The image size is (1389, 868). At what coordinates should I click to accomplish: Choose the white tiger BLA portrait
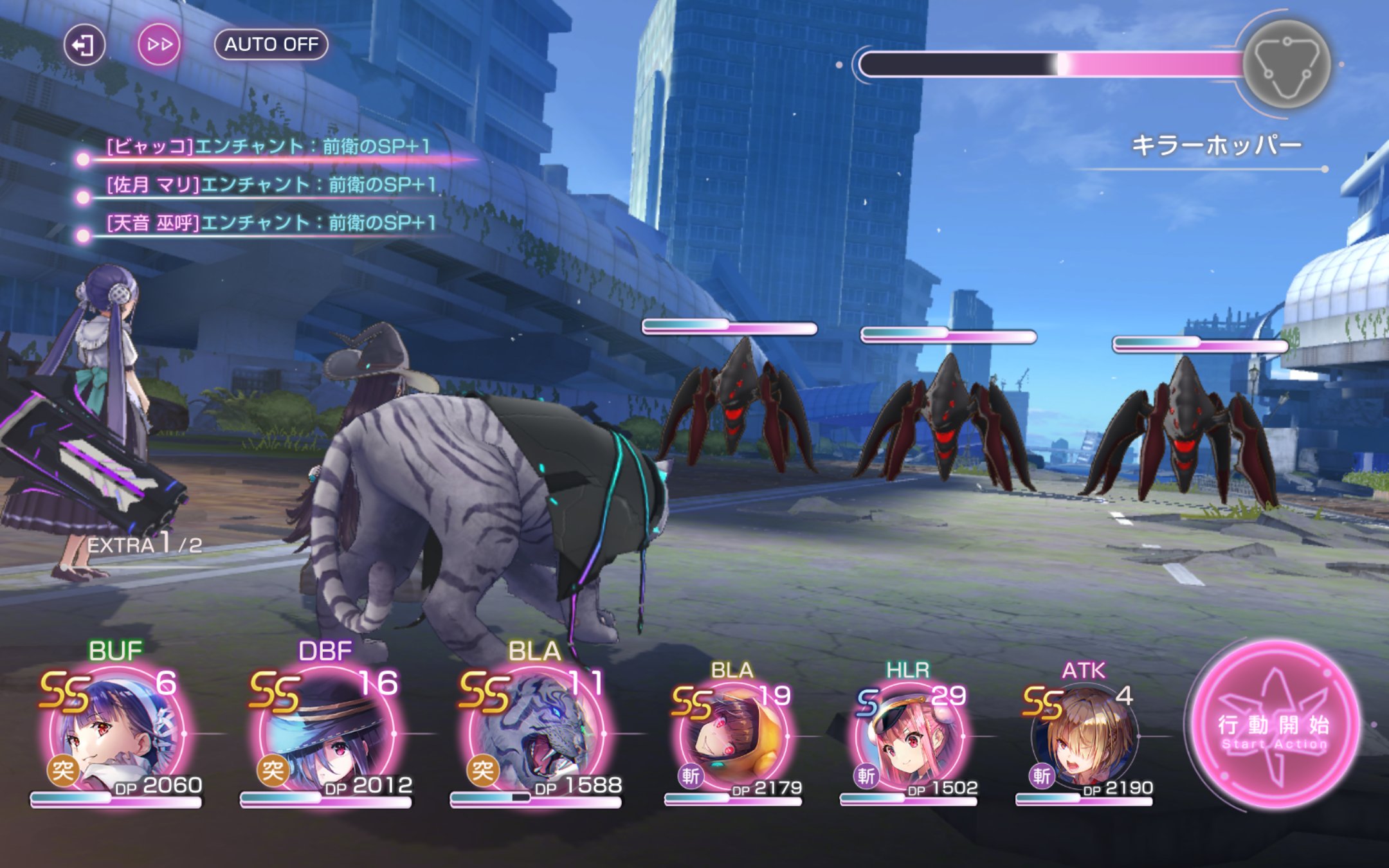click(x=536, y=734)
